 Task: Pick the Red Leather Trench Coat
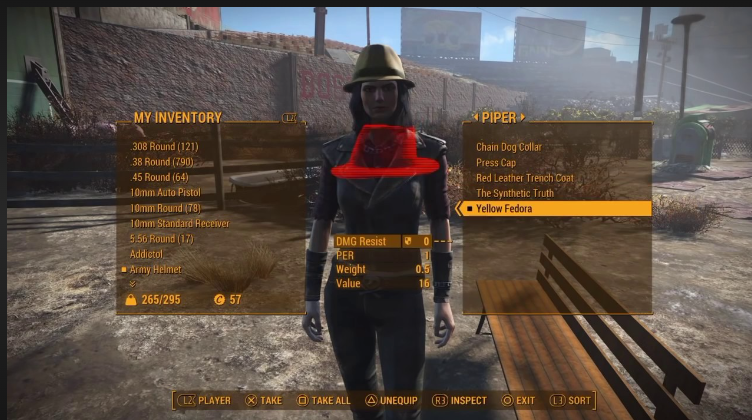524,178
